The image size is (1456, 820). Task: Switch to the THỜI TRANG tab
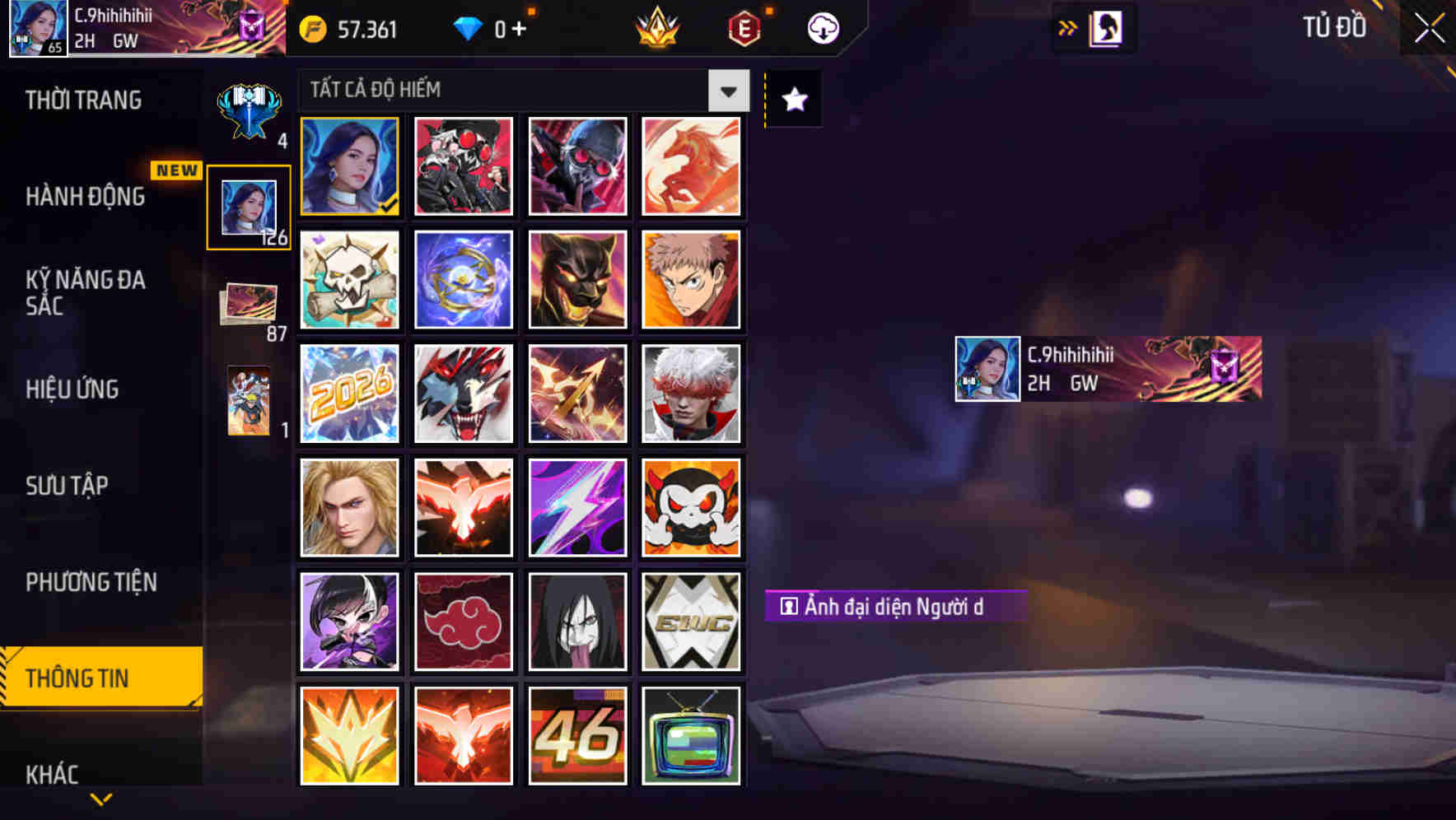[82, 100]
